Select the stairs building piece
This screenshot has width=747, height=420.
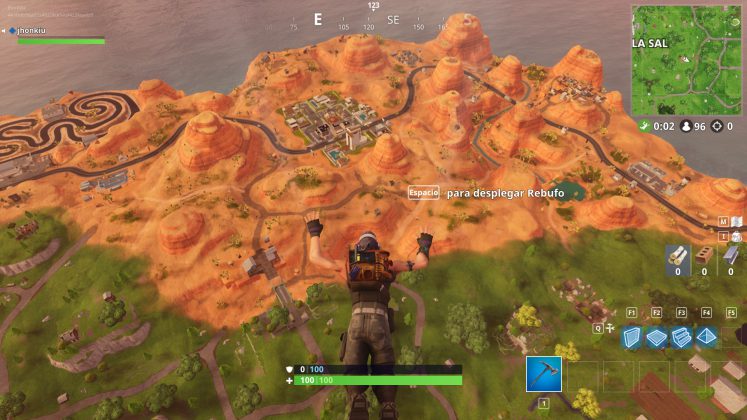pos(682,337)
